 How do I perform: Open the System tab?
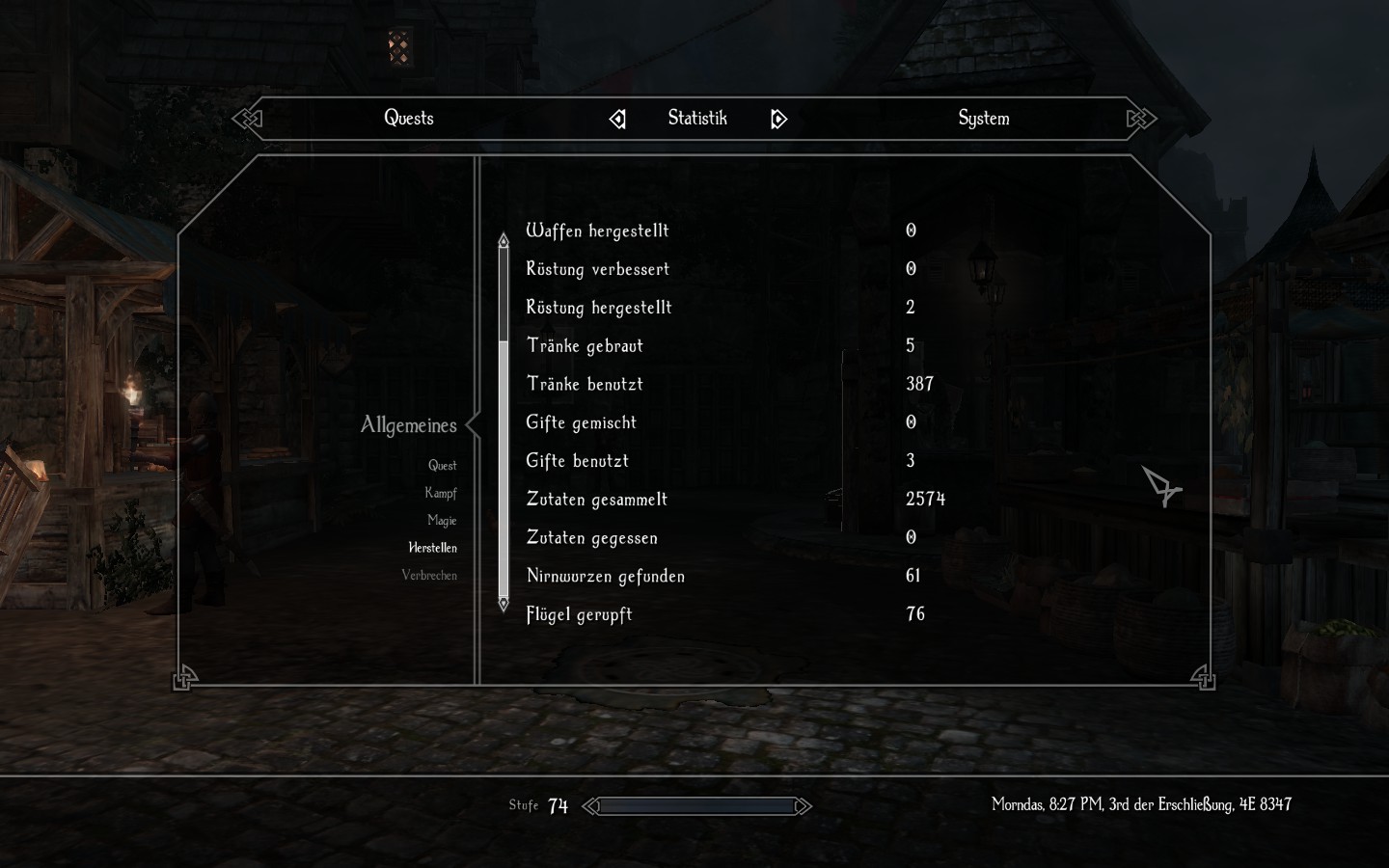(983, 119)
